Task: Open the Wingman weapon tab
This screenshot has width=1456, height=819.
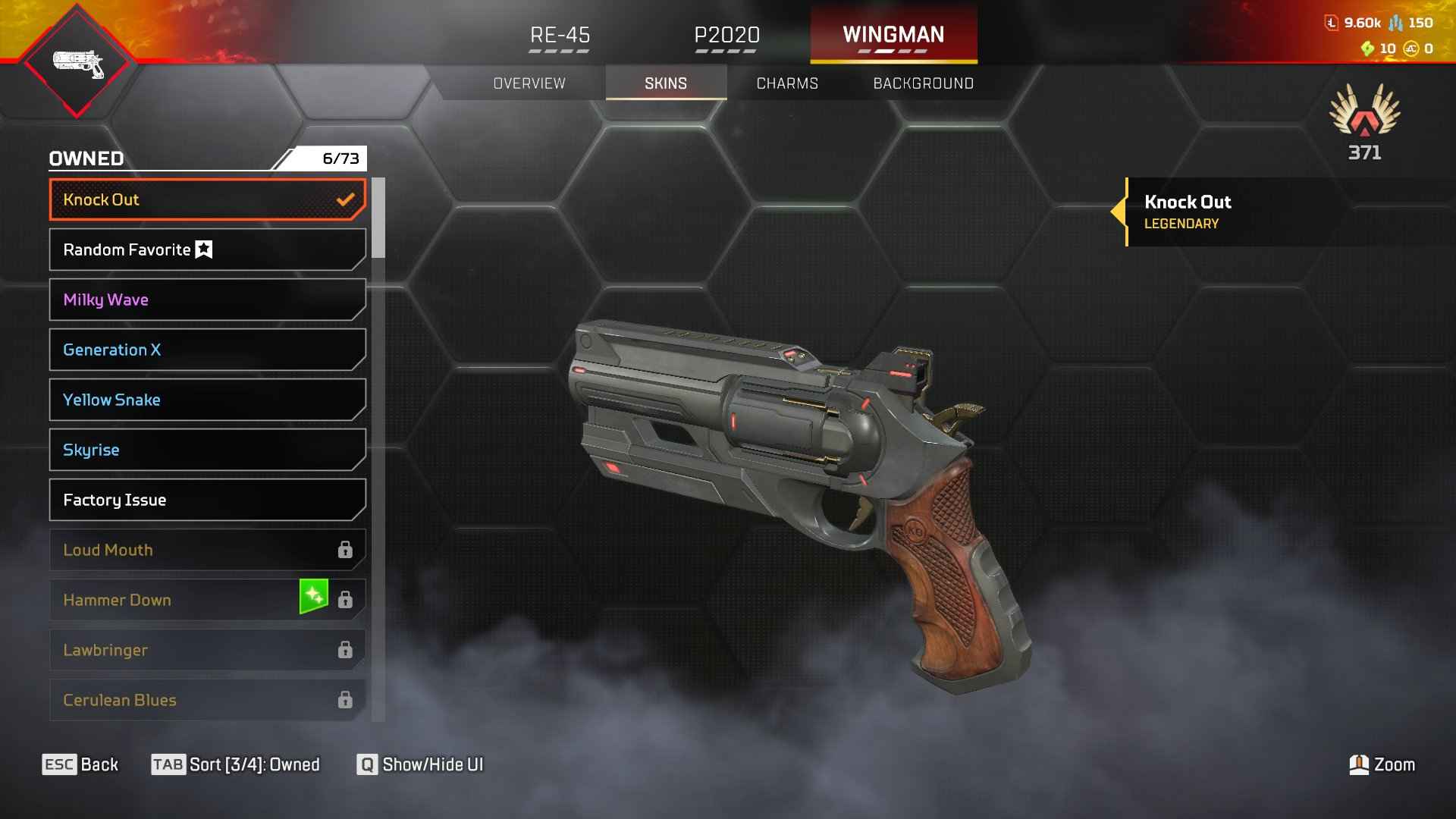Action: coord(893,36)
